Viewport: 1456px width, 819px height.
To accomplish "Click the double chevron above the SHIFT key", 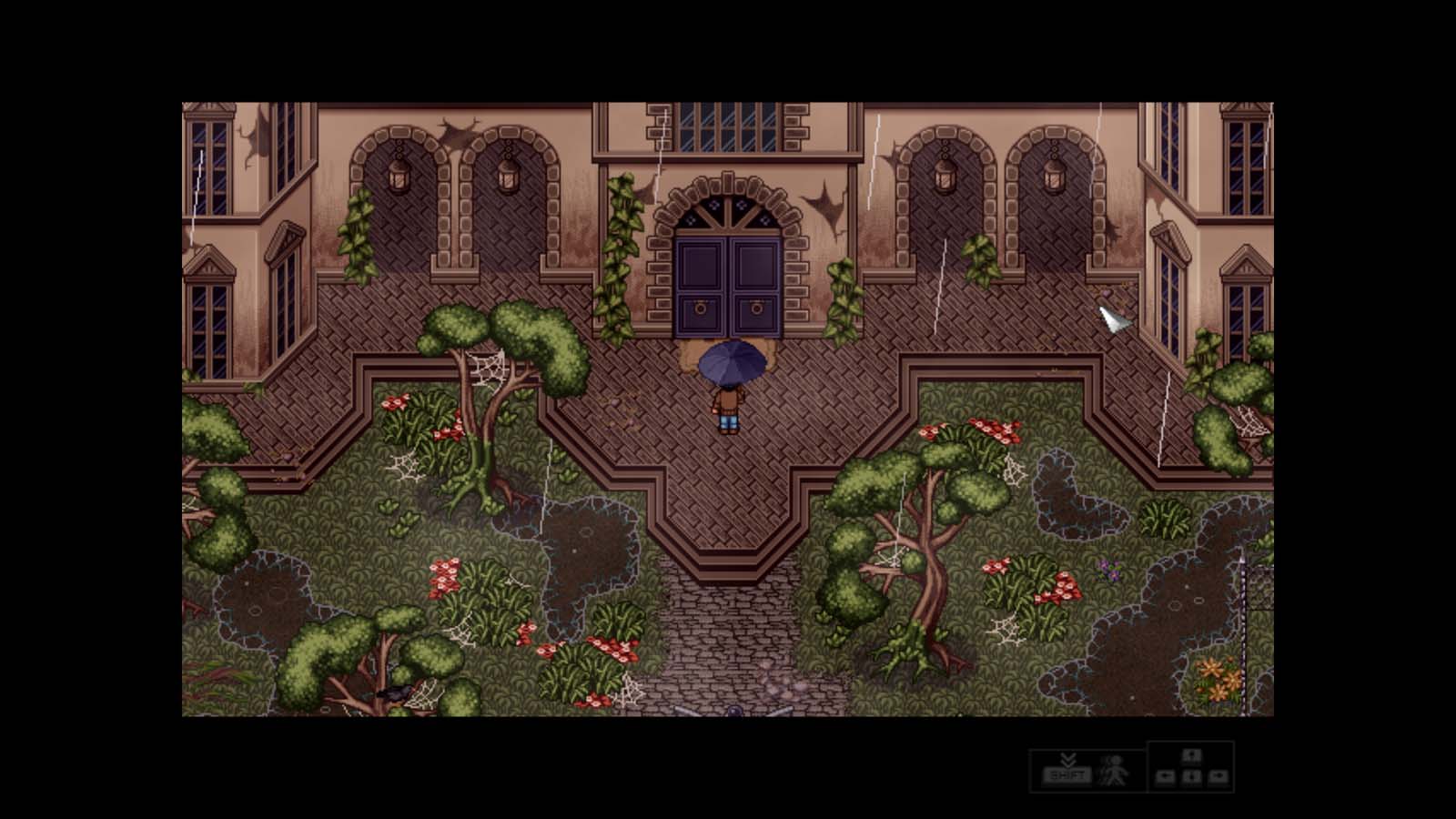I will (1068, 760).
